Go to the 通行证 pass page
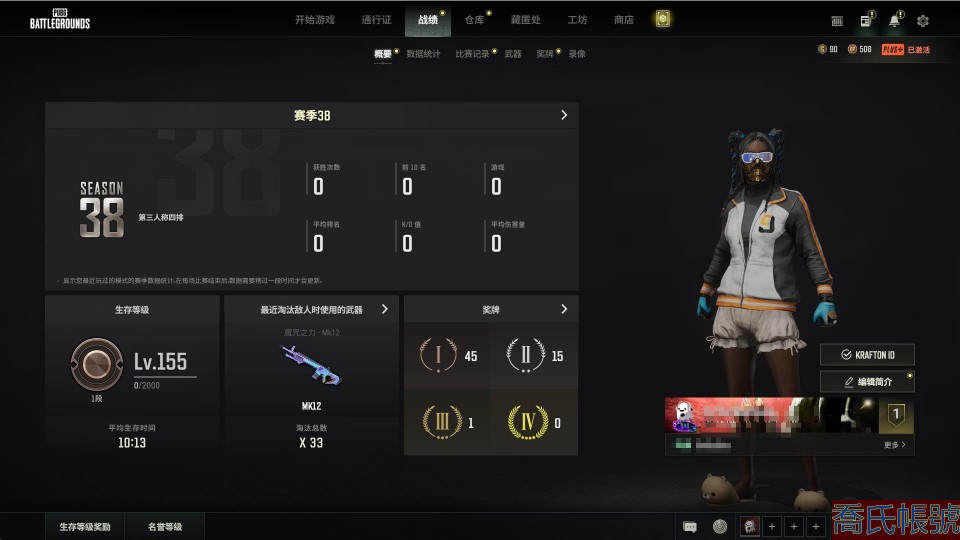 (376, 20)
